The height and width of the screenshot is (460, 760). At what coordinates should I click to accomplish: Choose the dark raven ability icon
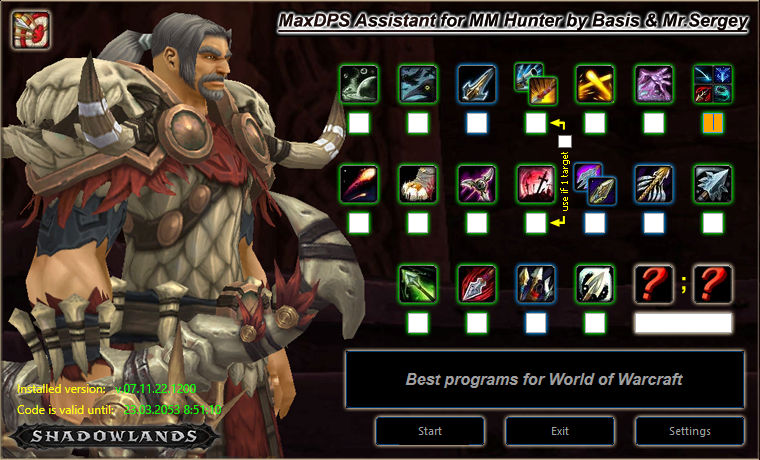coord(418,84)
